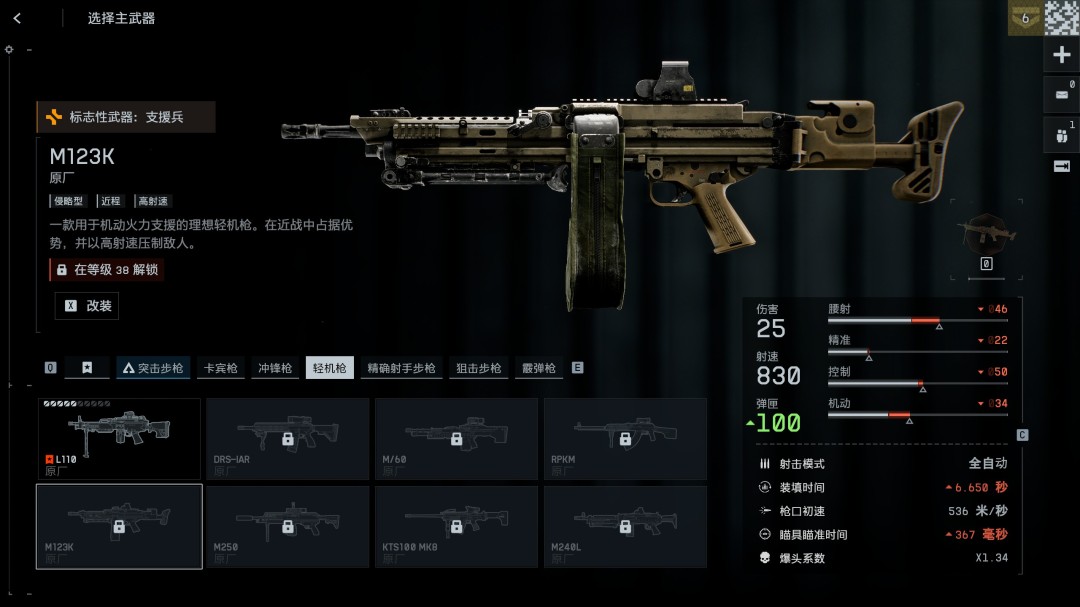Select the 冲锋枪 weapon category
Screen dimensions: 1080x607
point(275,368)
